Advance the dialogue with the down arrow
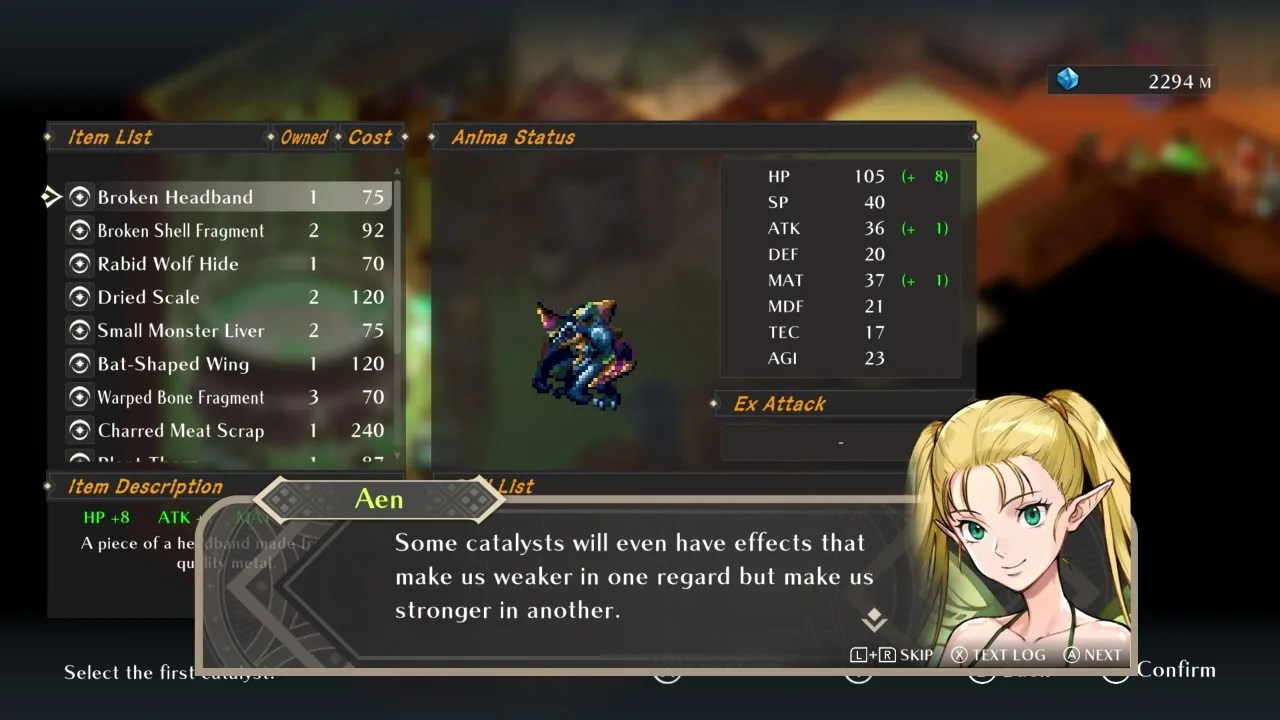The width and height of the screenshot is (1280, 720). 874,620
